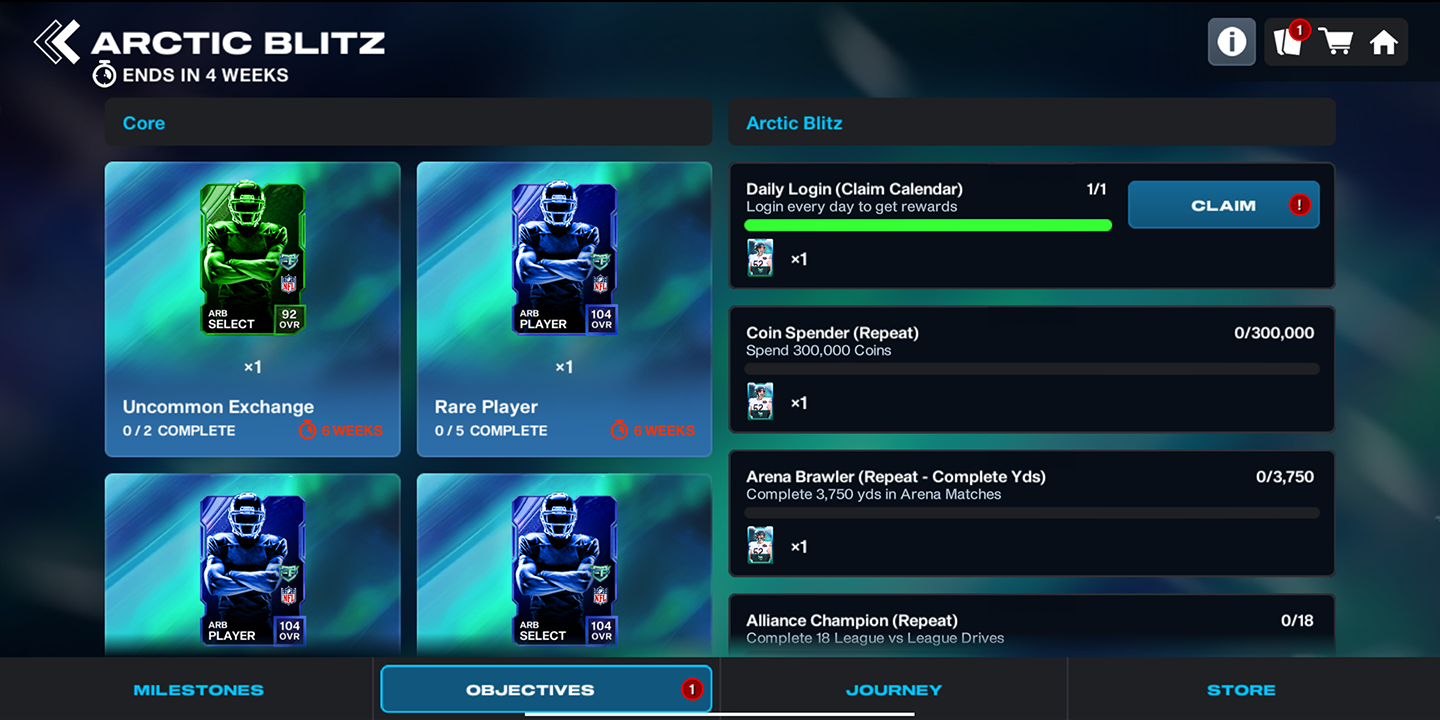Switch to the Milestones tab
This screenshot has width=1440, height=720.
(198, 689)
